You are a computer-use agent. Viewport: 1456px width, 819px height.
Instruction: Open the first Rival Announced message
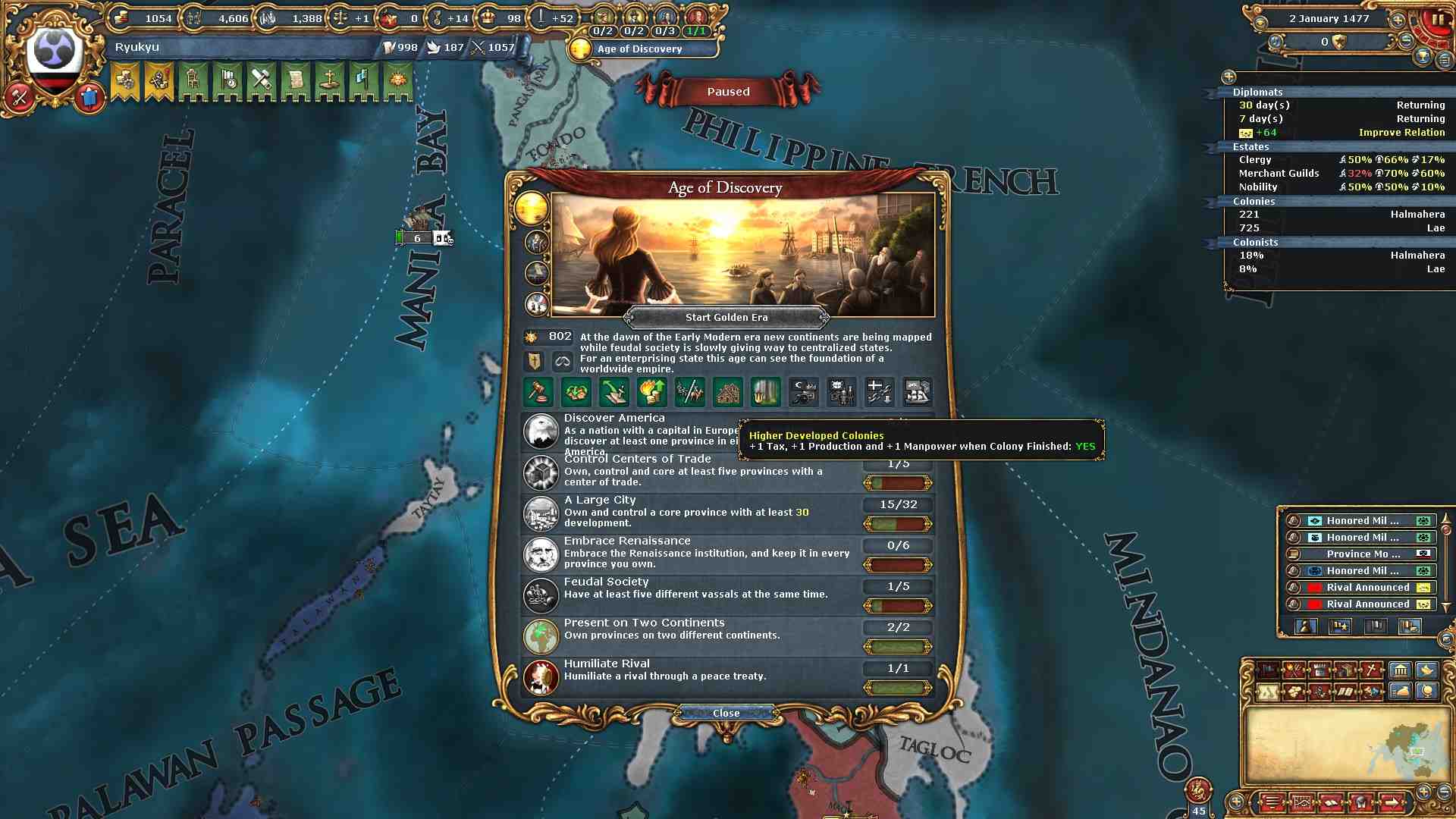point(1367,587)
